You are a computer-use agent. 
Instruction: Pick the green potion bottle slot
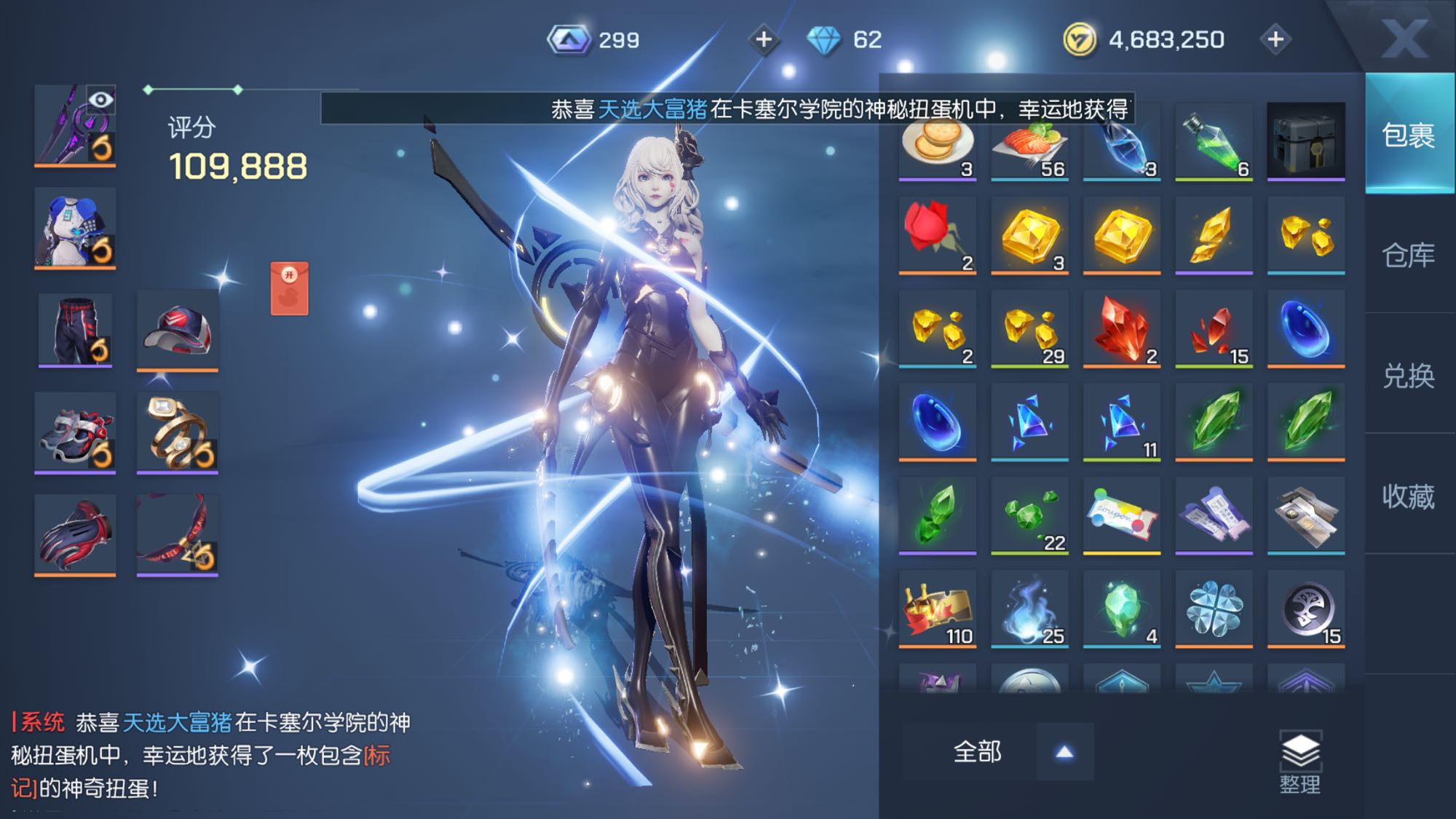click(1214, 142)
